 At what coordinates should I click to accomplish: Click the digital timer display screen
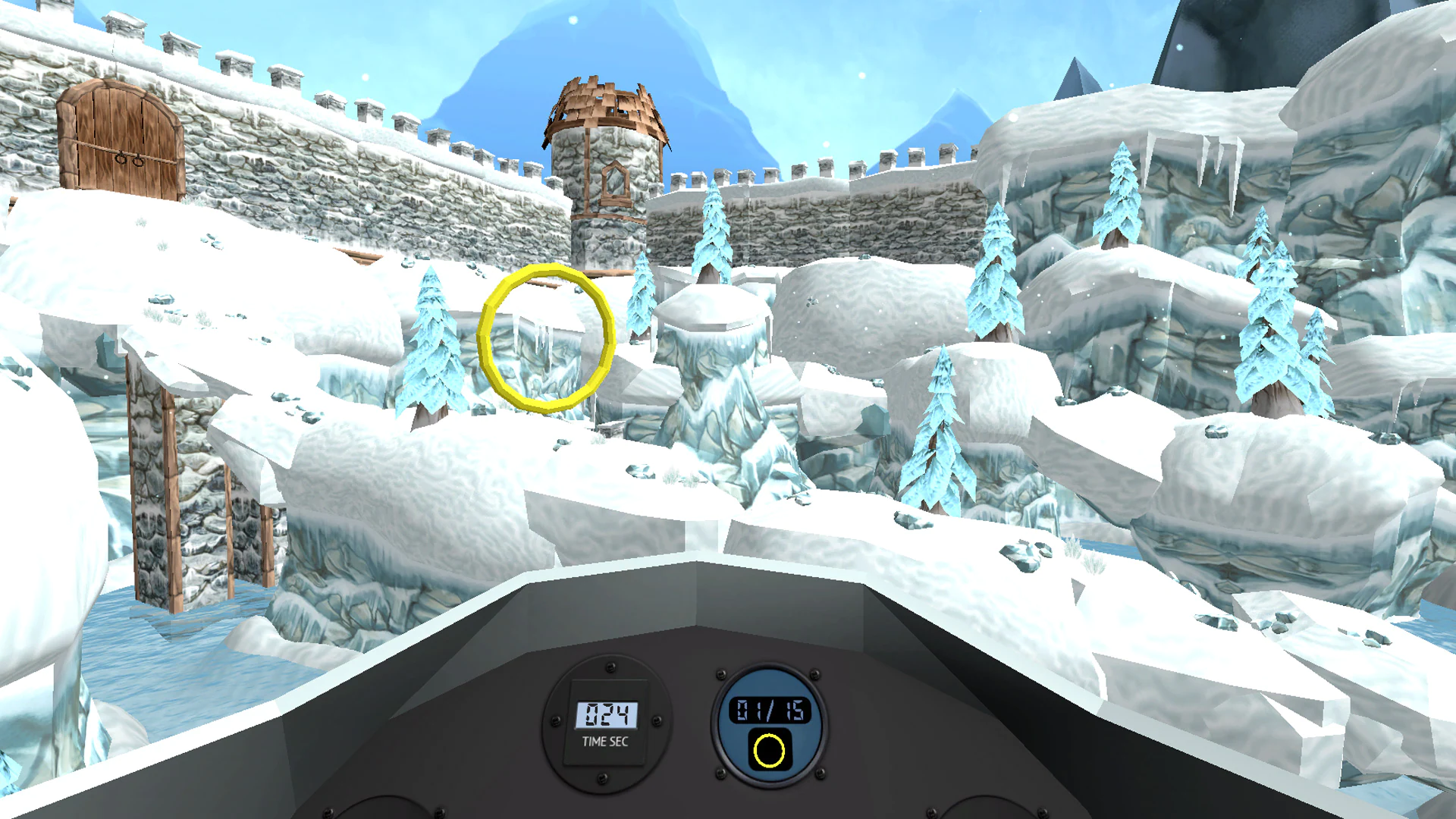[x=607, y=711]
